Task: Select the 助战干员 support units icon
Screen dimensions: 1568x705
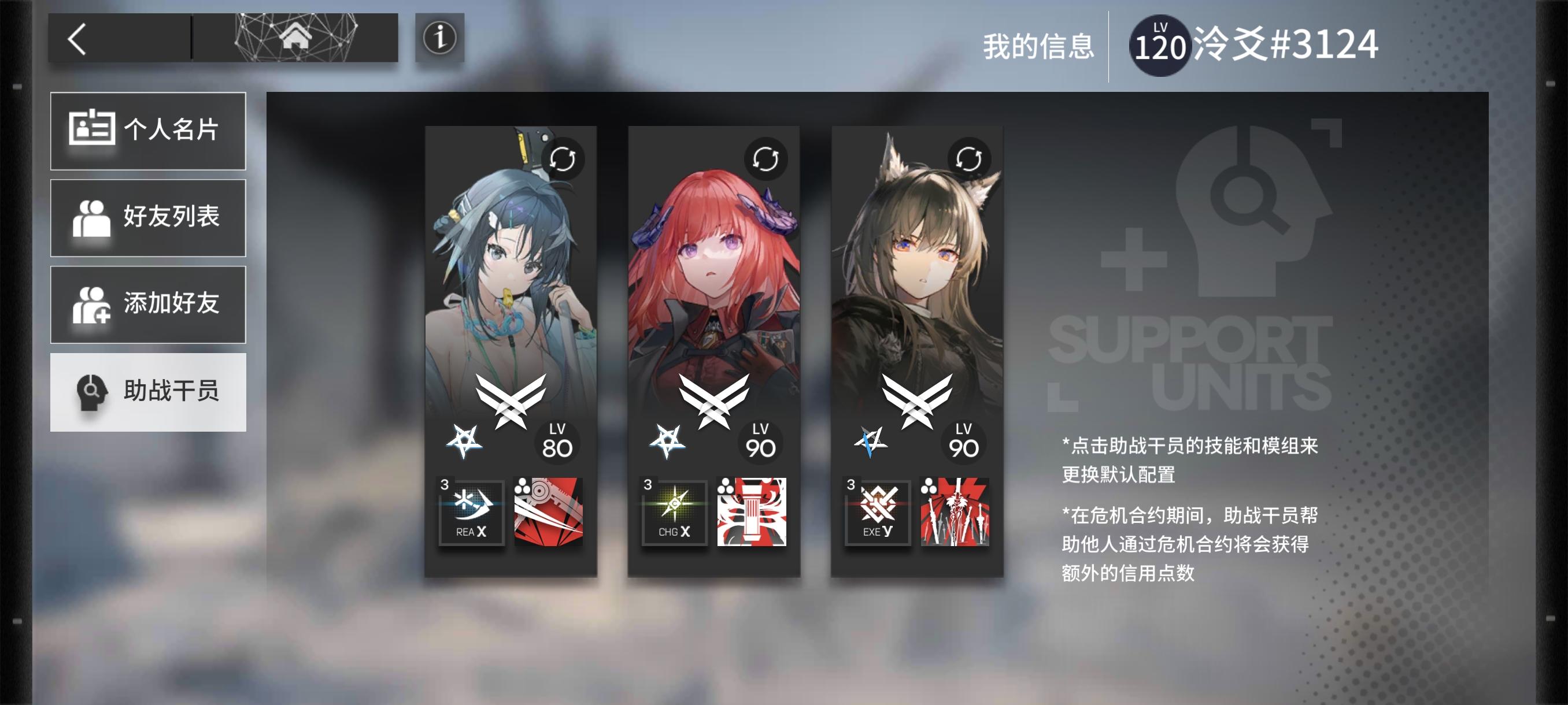Action: click(94, 392)
